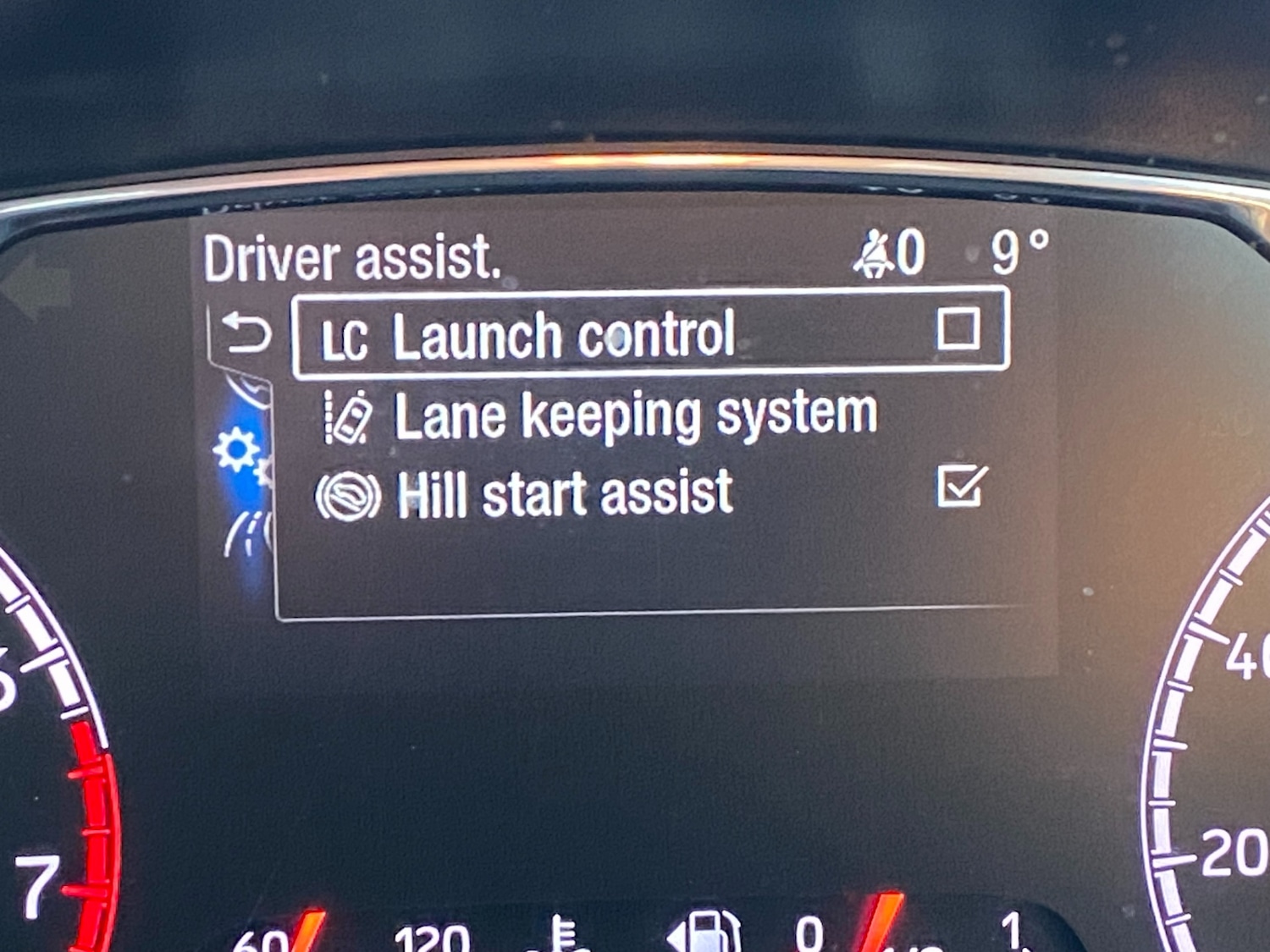Tap the back arrow icon
This screenshot has height=952, width=1270.
pyautogui.click(x=246, y=333)
